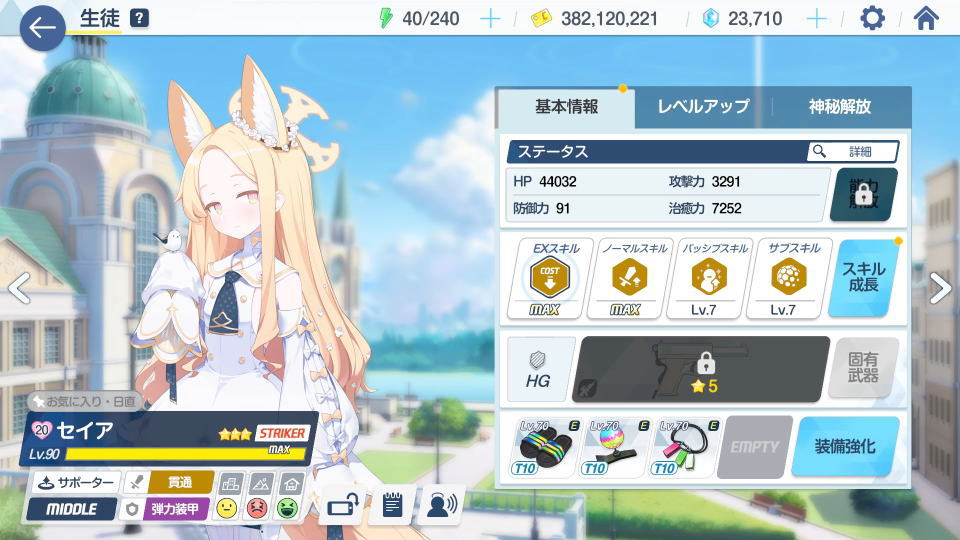Viewport: 960px width, 540px height.
Task: Show the previous student with left arrow
Action: coord(18,288)
